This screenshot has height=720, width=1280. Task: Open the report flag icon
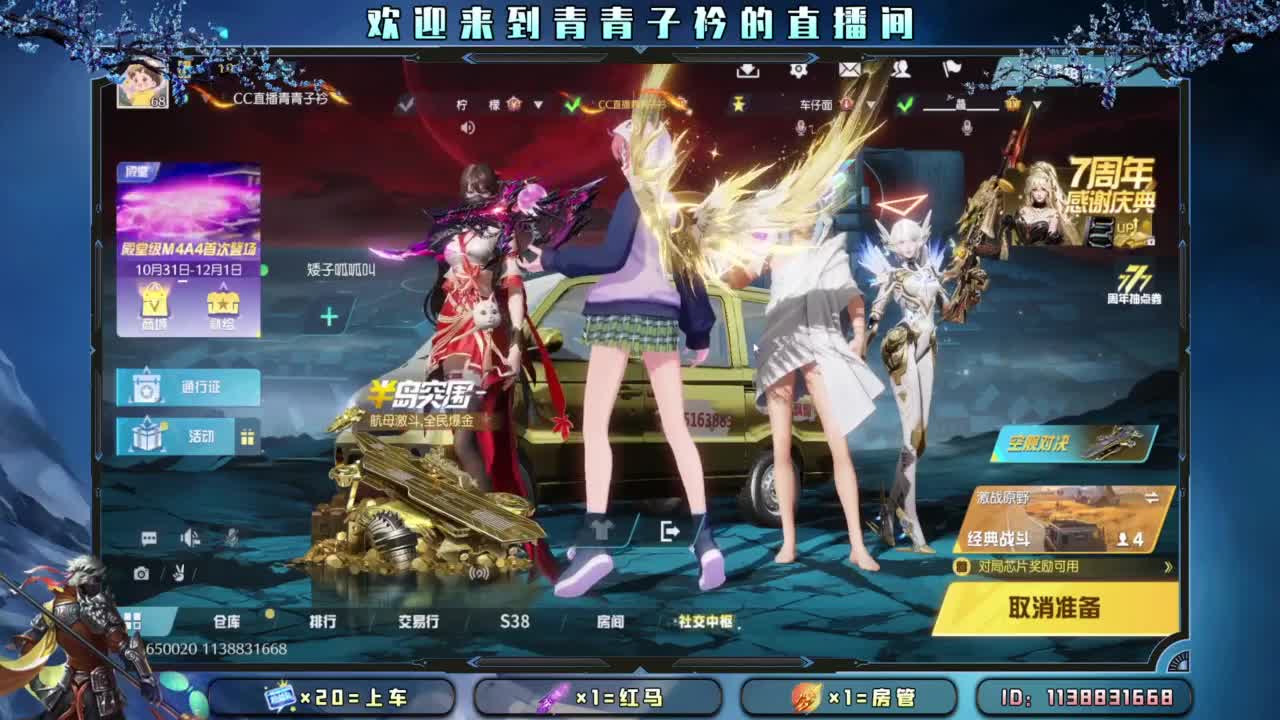(x=953, y=71)
